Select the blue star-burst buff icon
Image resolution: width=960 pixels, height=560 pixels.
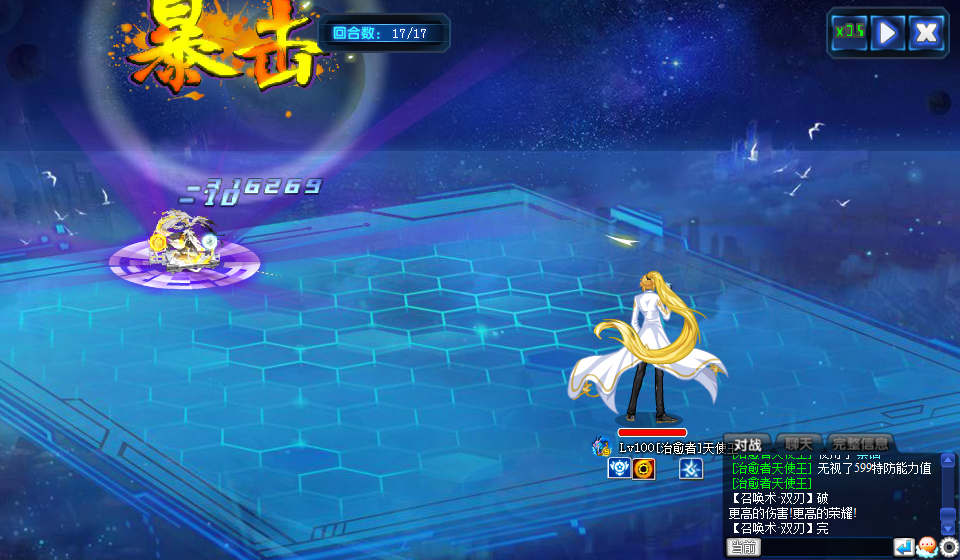[x=691, y=468]
